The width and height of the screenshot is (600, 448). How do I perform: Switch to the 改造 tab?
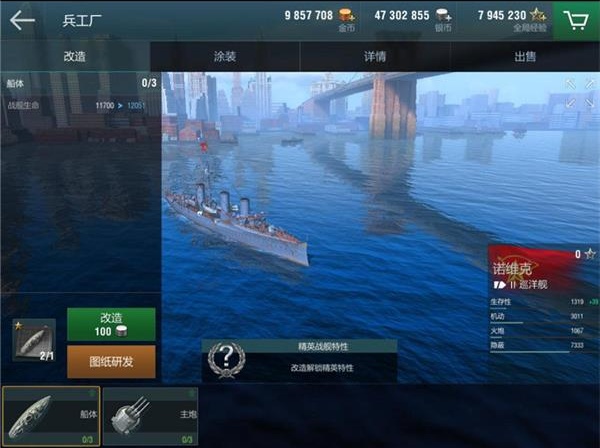pos(75,56)
